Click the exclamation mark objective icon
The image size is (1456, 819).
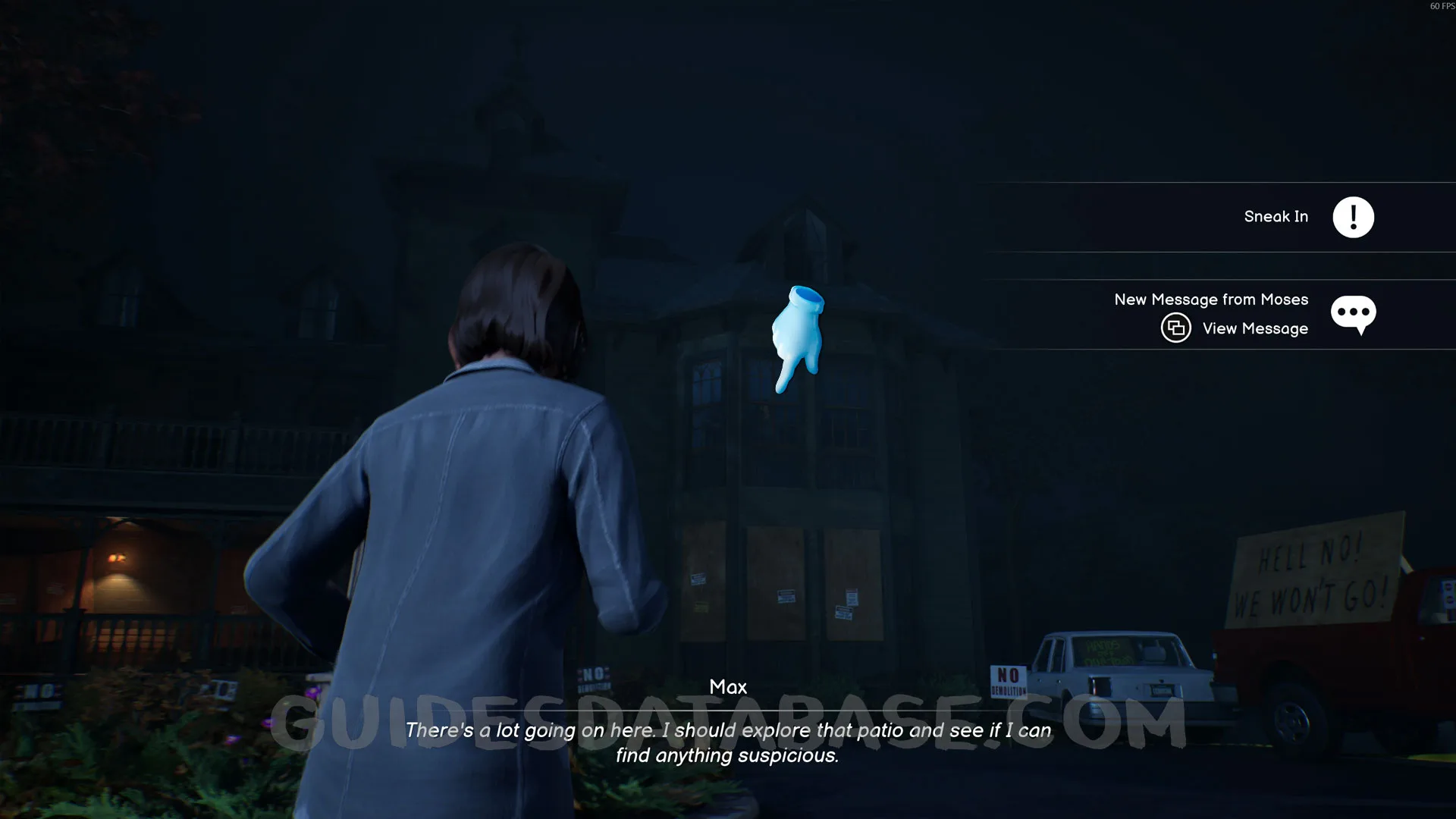click(x=1353, y=218)
